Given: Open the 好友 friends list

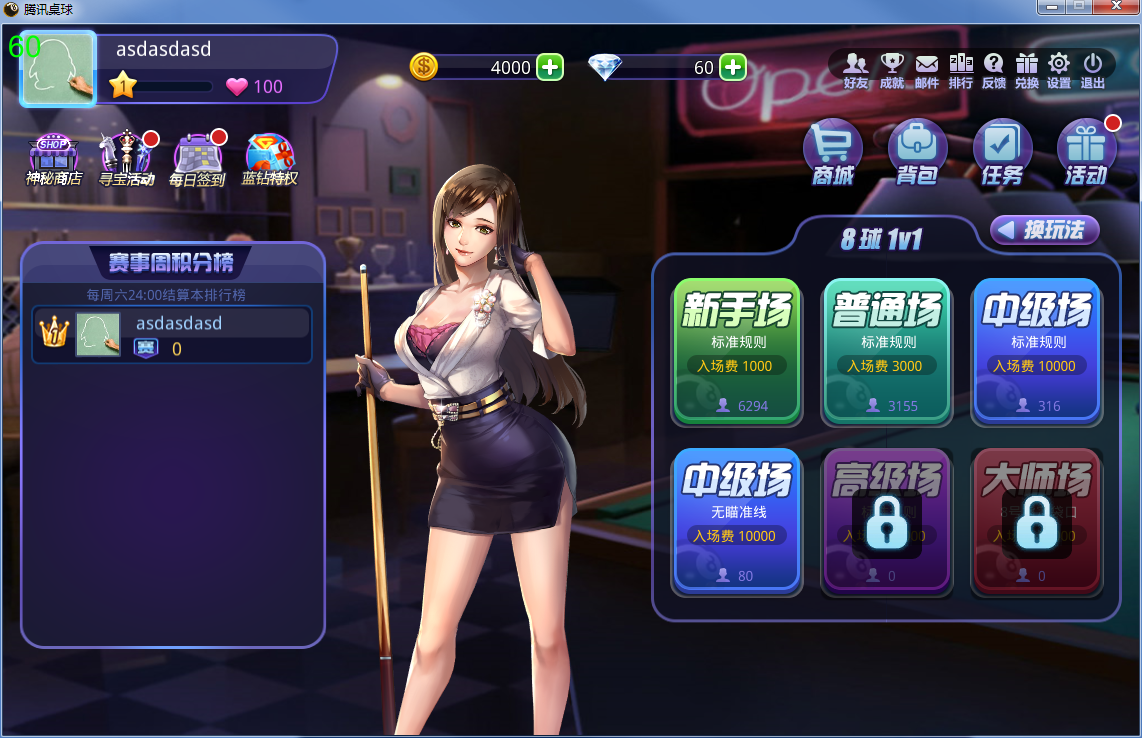Looking at the screenshot, I should point(856,70).
